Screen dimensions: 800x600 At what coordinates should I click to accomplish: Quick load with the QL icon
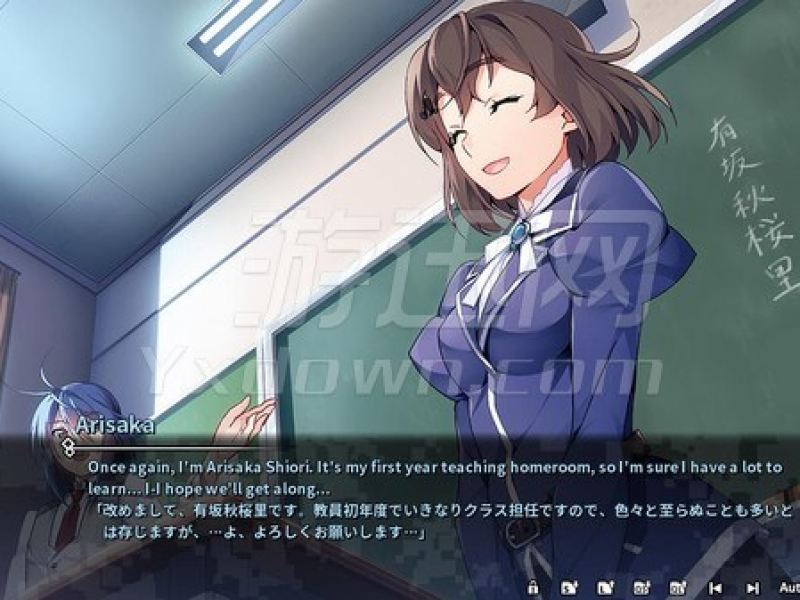coord(677,587)
